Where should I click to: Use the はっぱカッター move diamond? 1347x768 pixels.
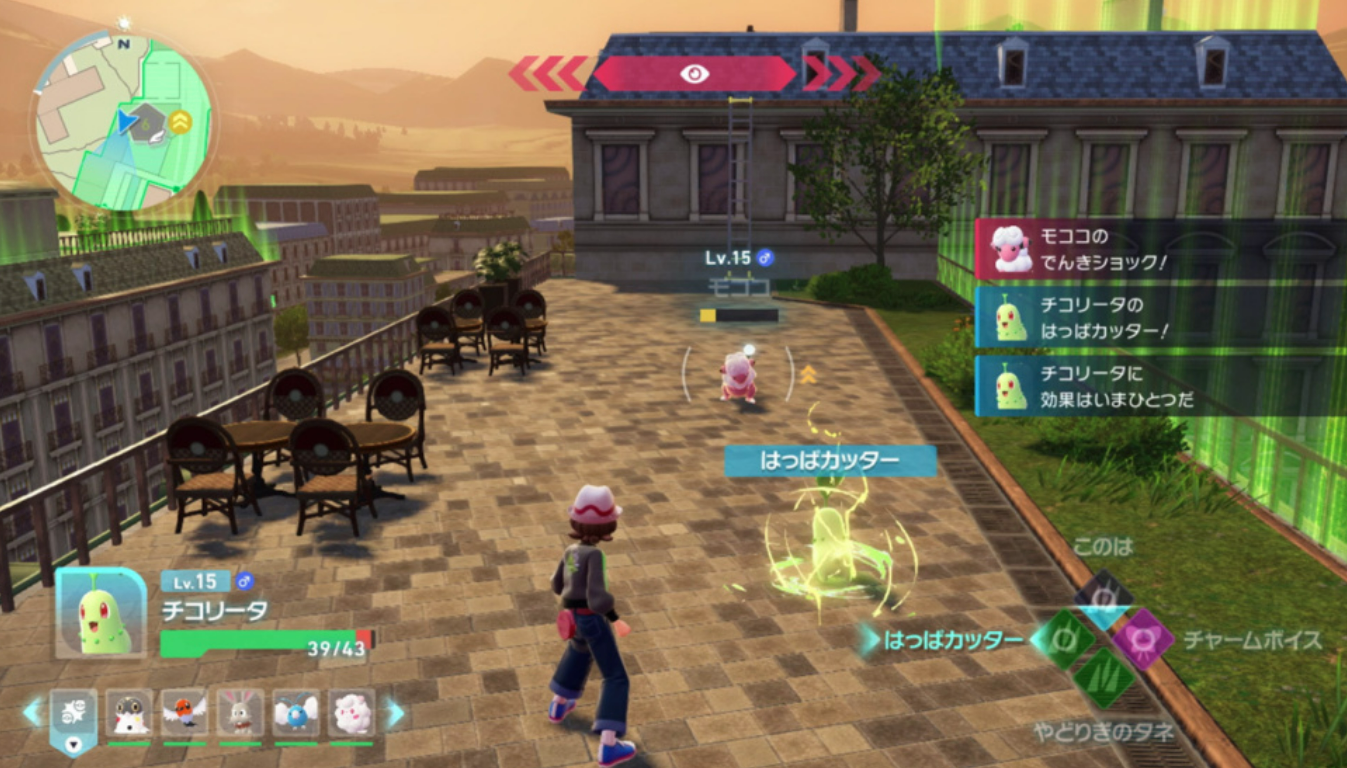pyautogui.click(x=1062, y=640)
